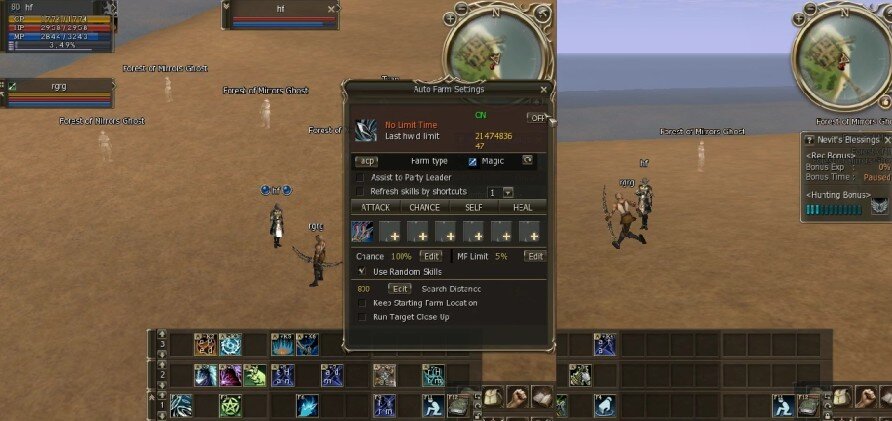Enable Assist to Party Leader
Screen dimensions: 892x421
(x=361, y=177)
